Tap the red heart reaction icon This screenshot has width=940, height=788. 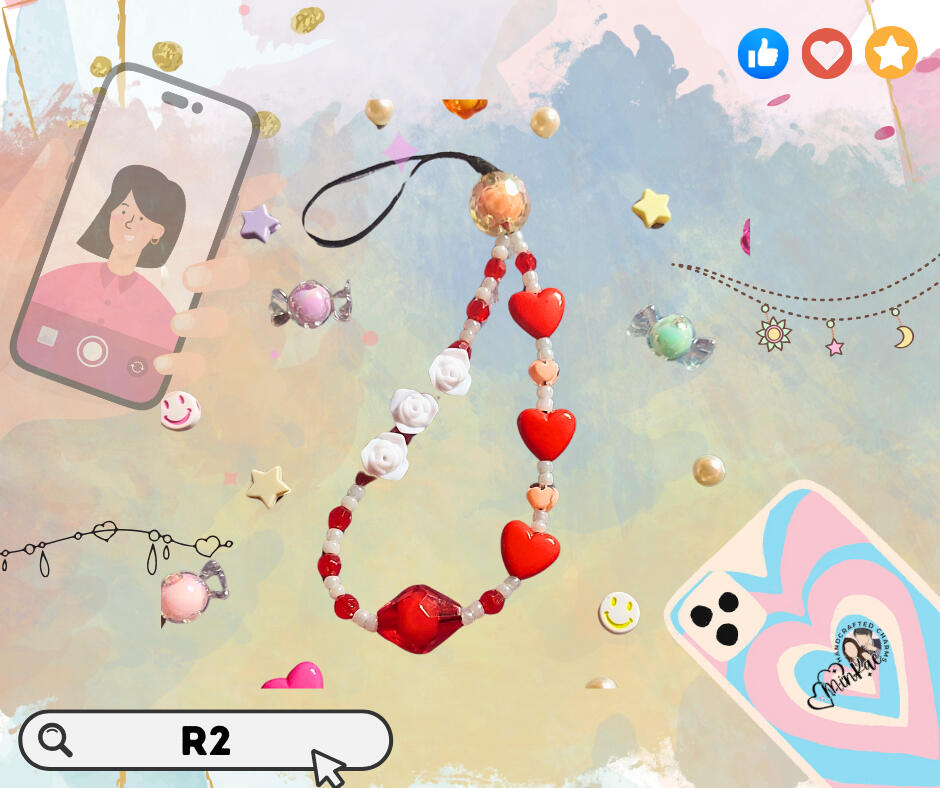pos(826,53)
